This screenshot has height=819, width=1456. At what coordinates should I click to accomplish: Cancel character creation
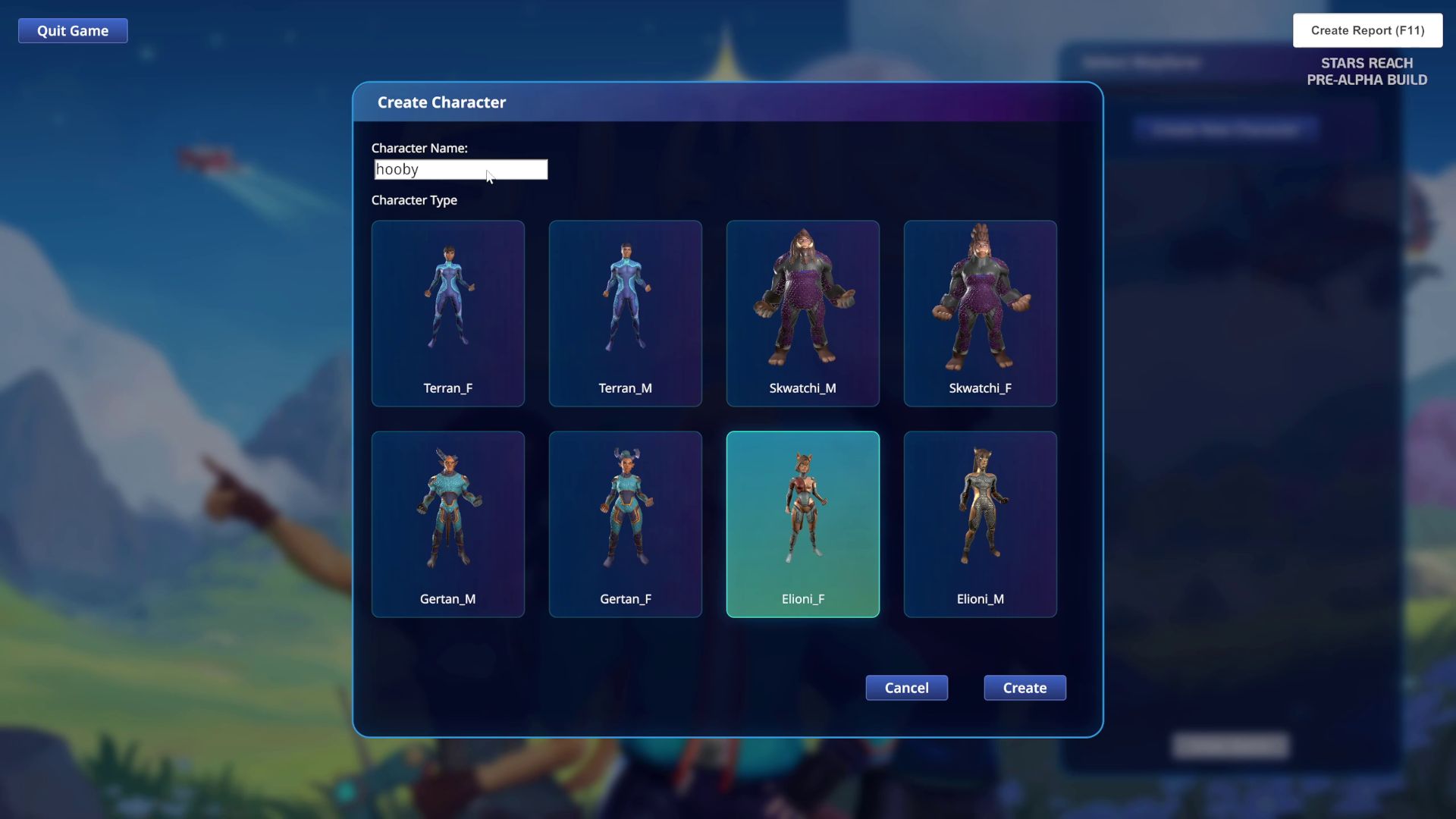click(906, 688)
